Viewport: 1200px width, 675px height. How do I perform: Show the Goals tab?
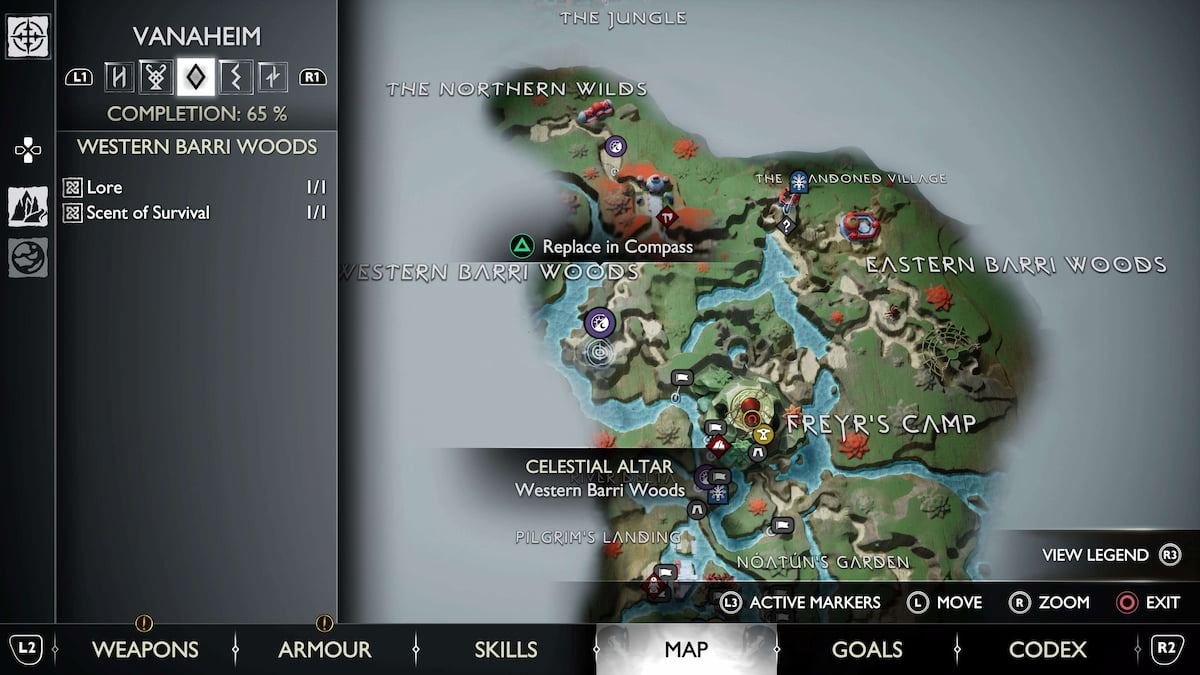[867, 650]
